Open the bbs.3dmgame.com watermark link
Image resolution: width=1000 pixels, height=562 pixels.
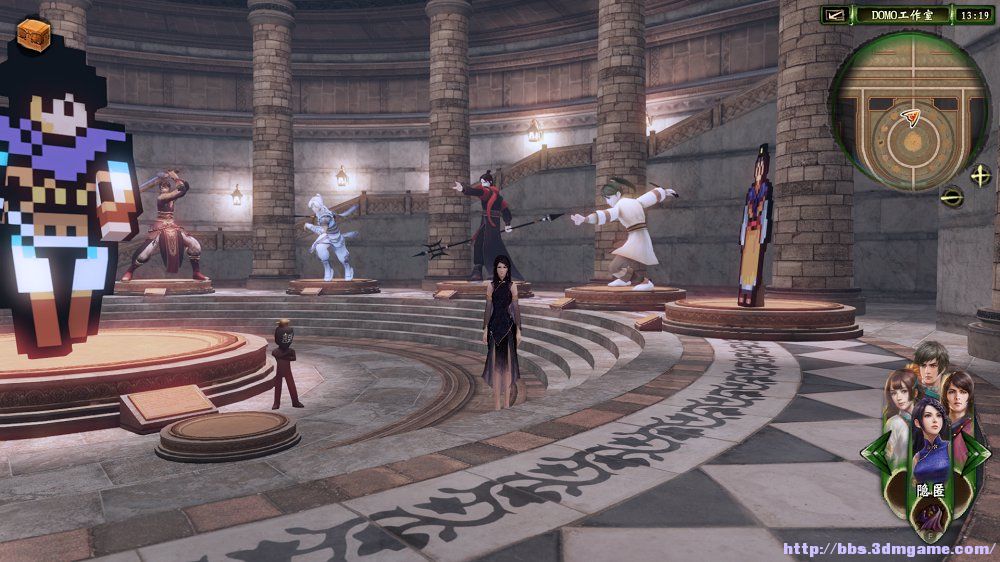[888, 549]
